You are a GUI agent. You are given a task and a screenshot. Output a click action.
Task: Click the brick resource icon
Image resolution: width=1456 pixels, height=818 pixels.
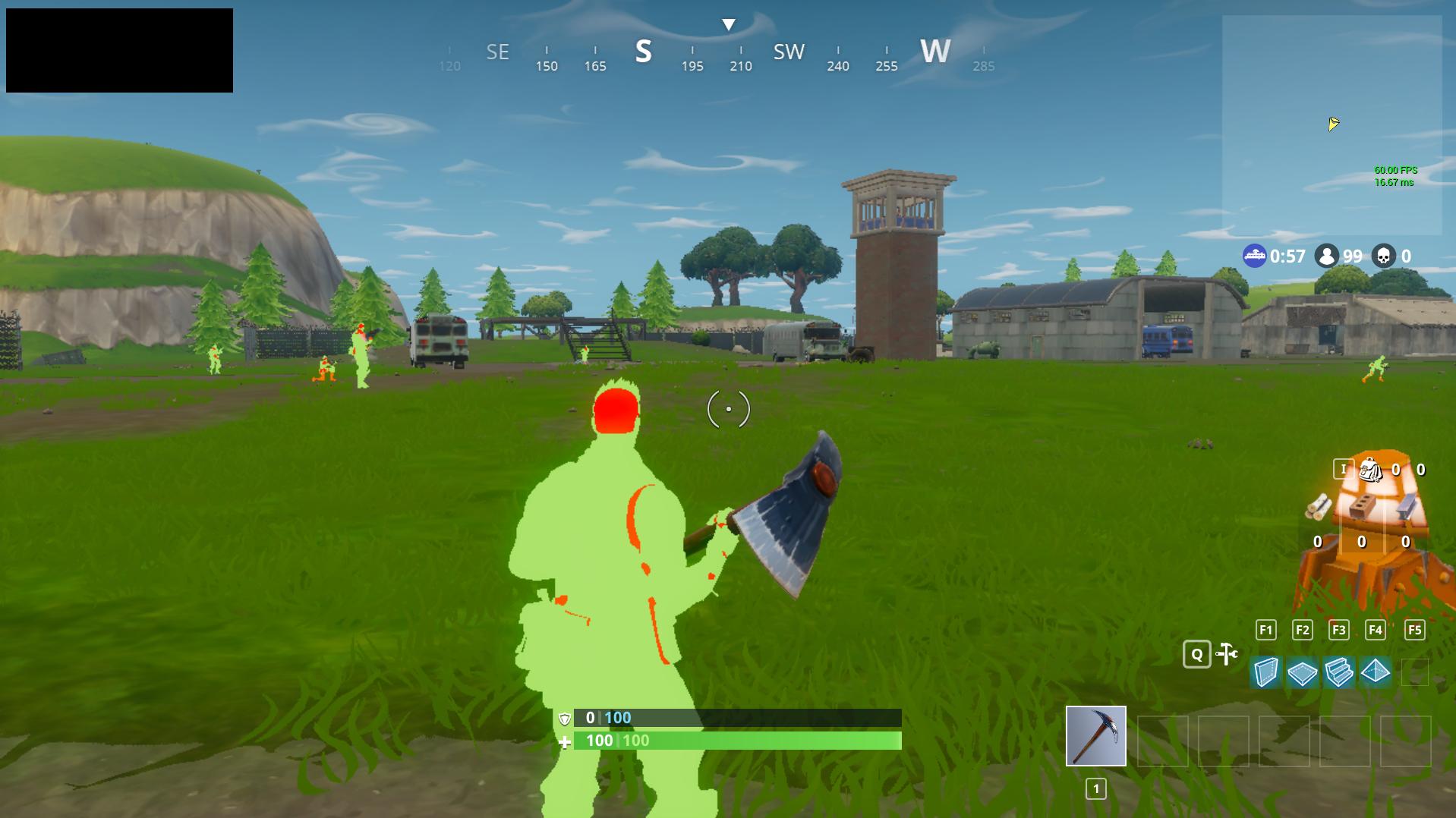pyautogui.click(x=1360, y=506)
